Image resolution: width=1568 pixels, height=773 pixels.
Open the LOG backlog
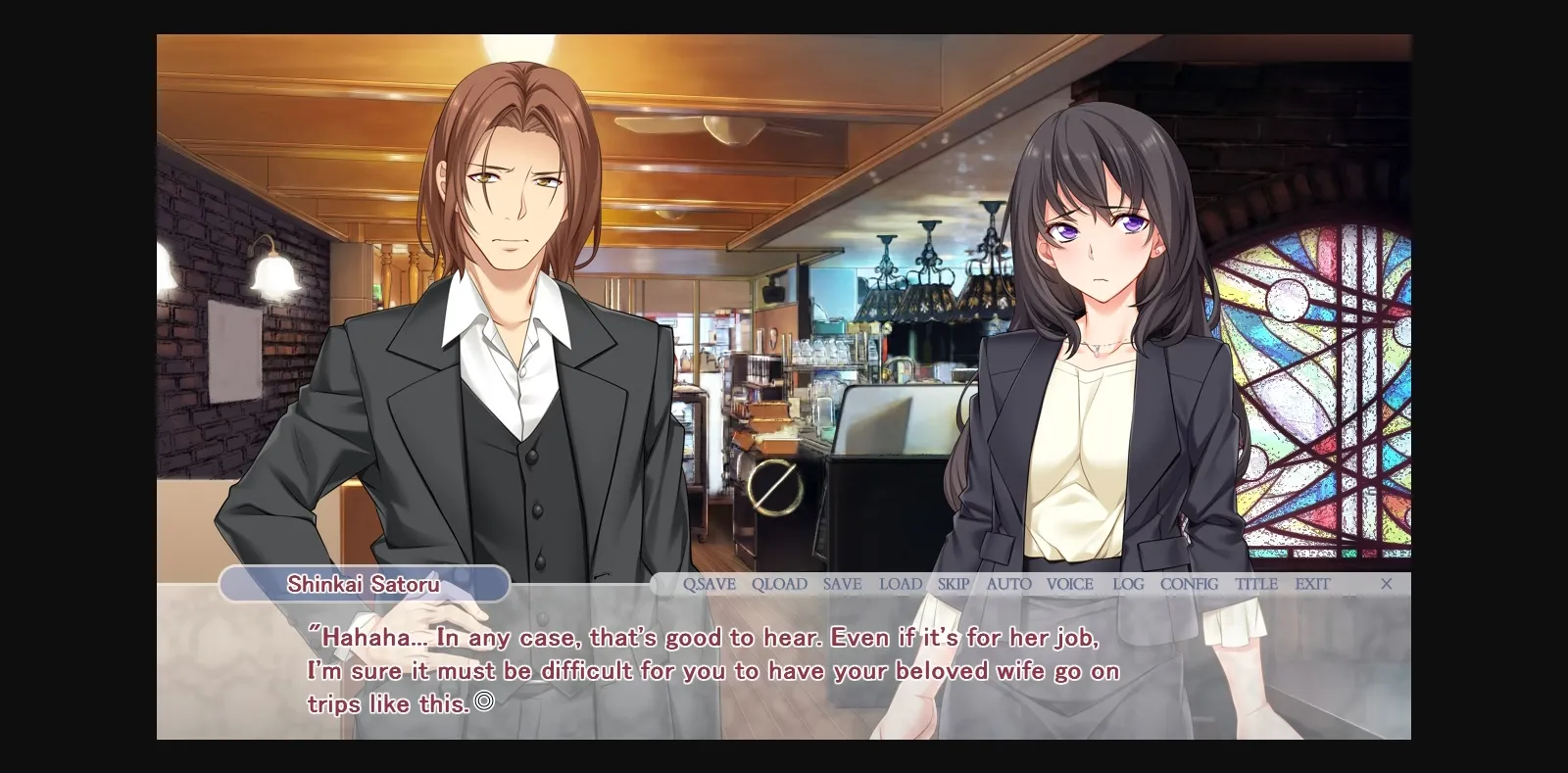[1127, 583]
